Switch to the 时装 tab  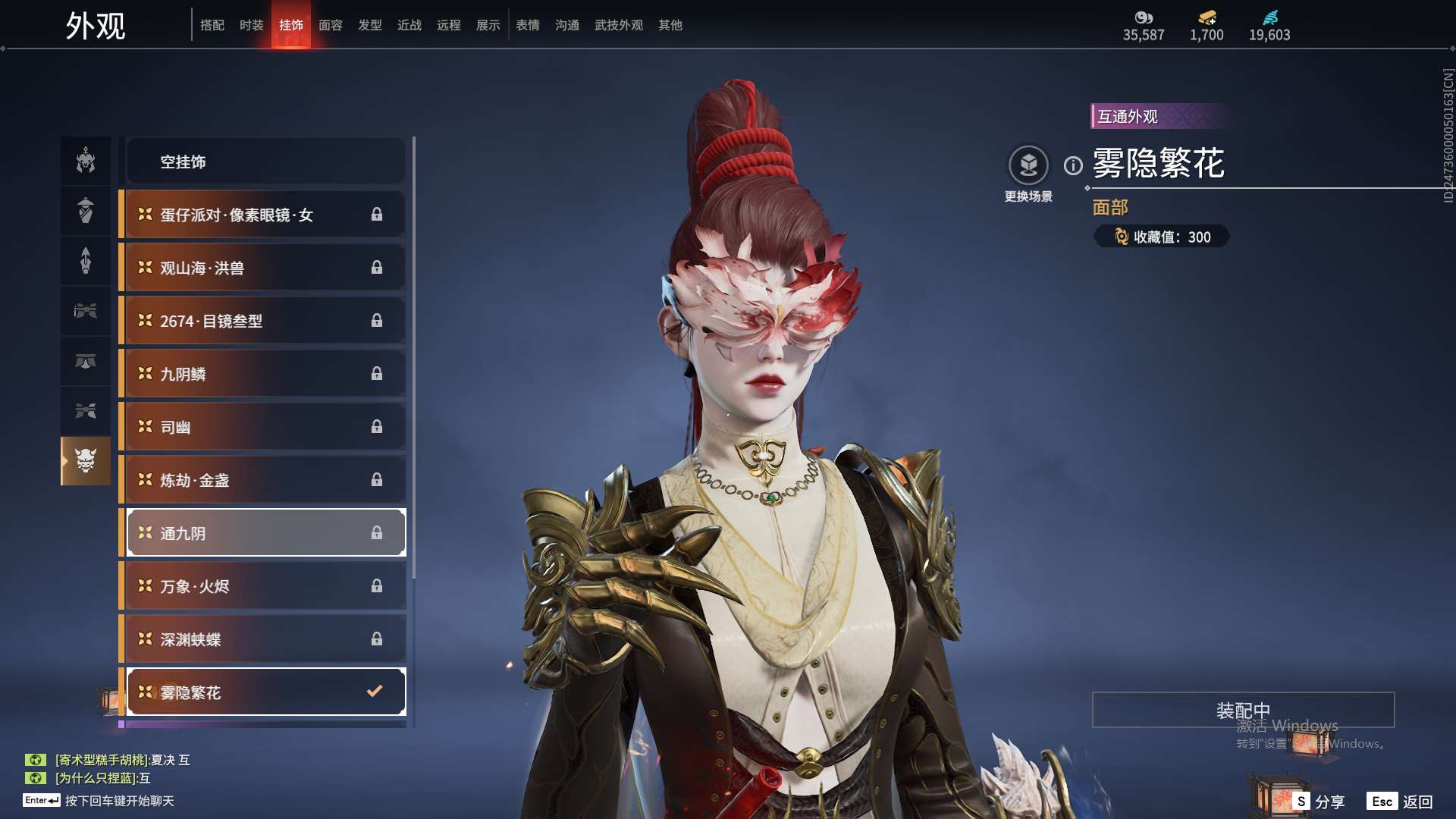tap(251, 25)
